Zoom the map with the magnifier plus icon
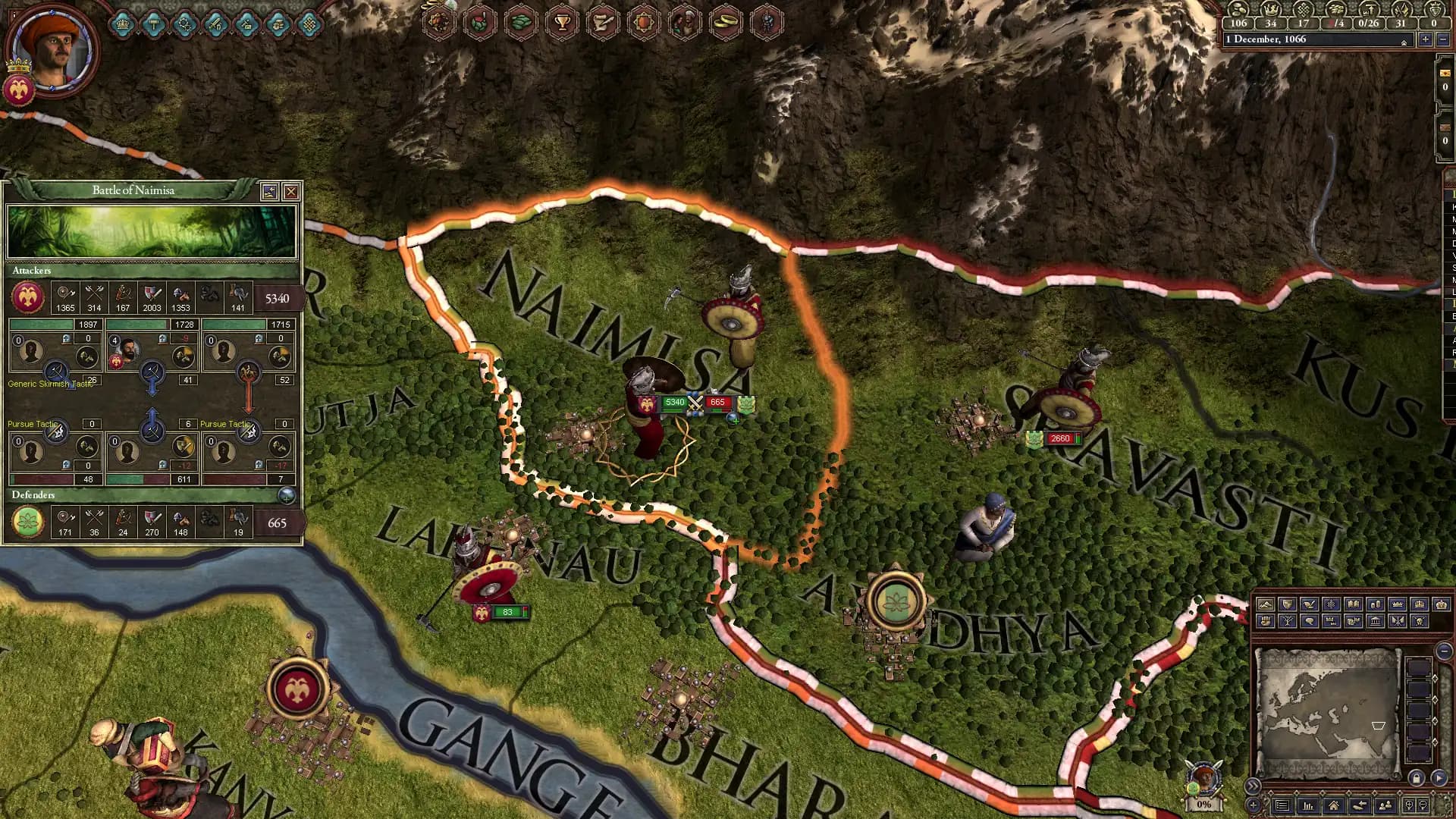1456x819 pixels. (x=1410, y=807)
